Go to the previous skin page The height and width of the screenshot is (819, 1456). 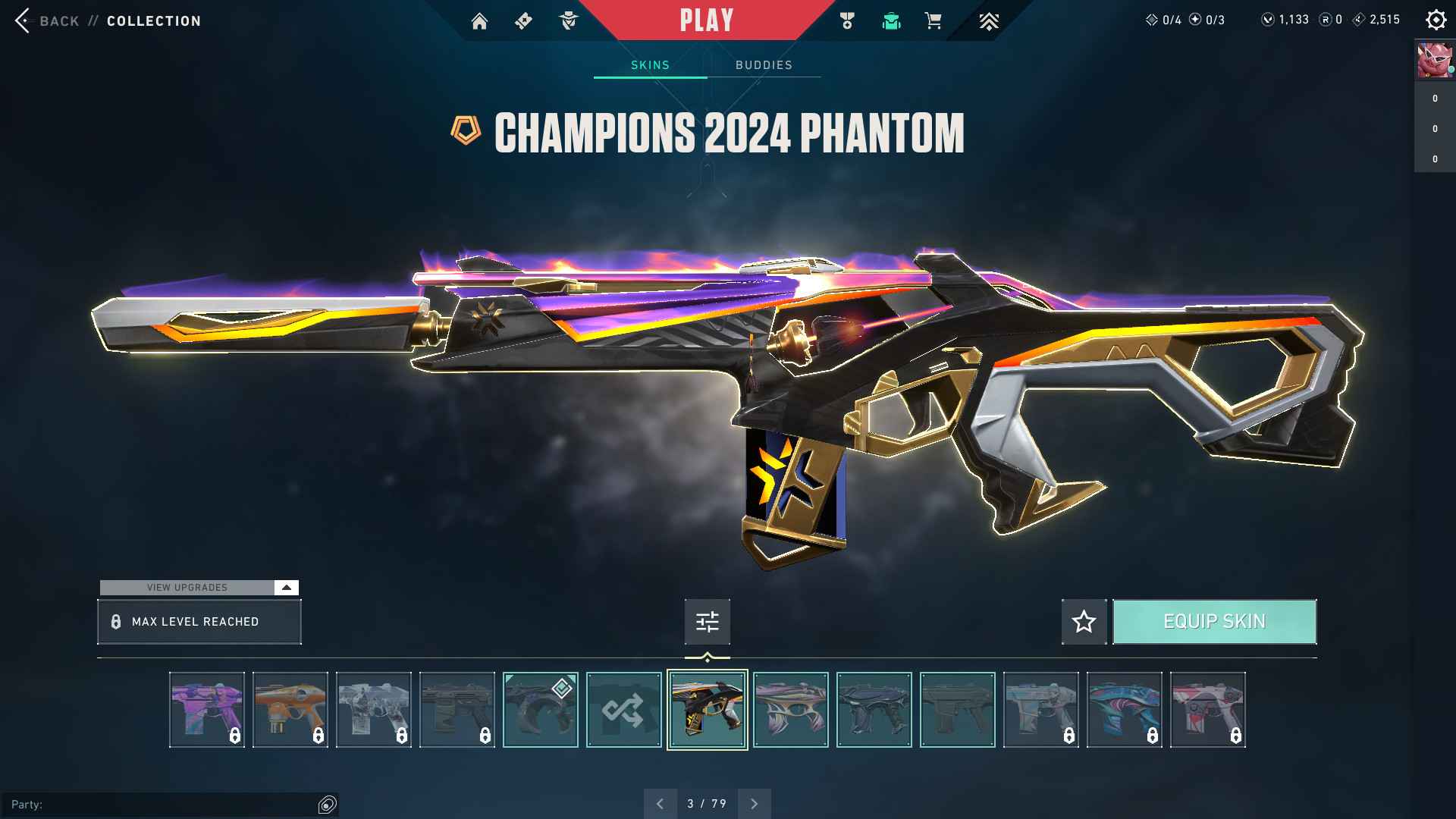[x=661, y=804]
